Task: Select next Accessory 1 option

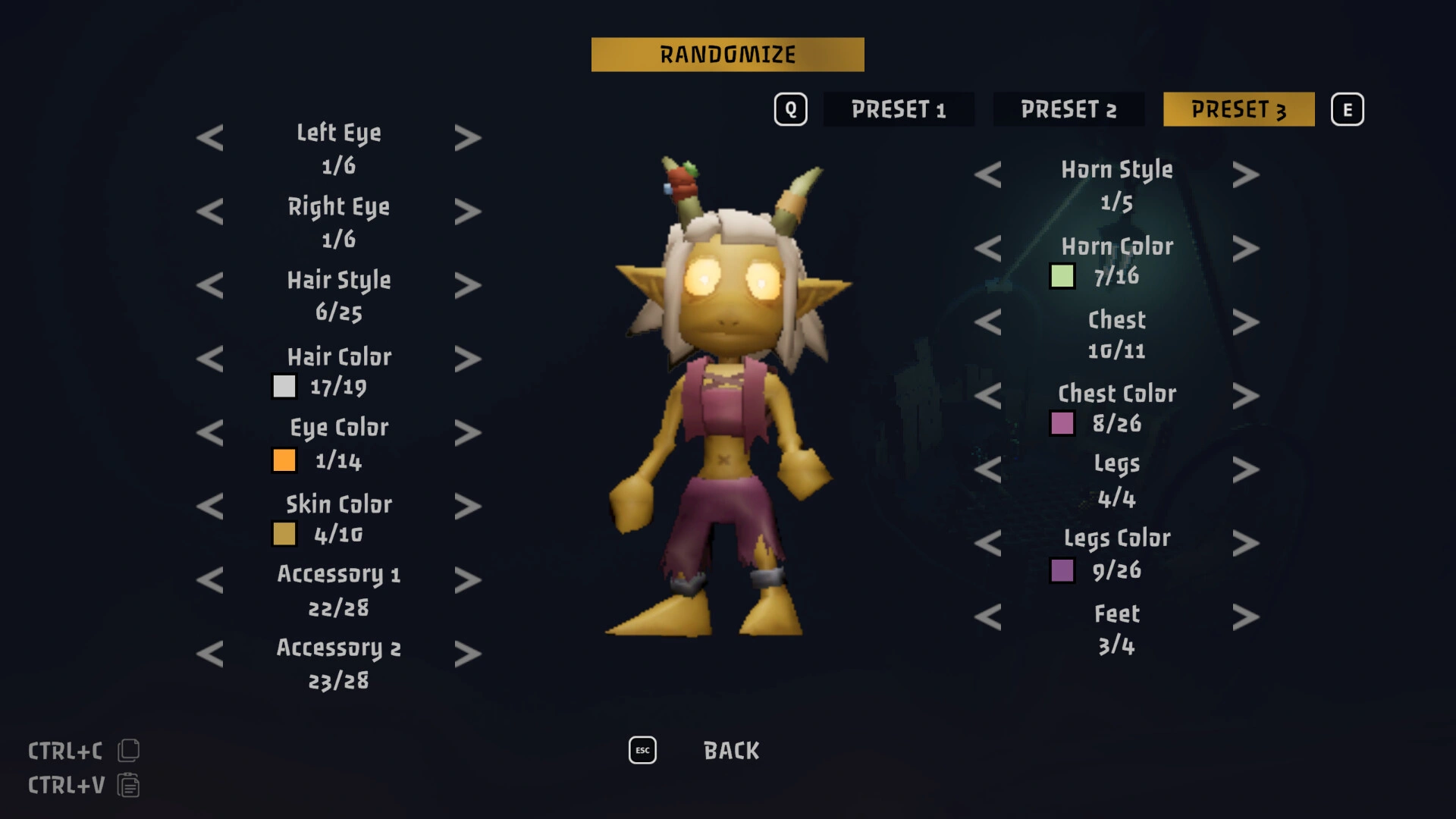Action: tap(468, 580)
